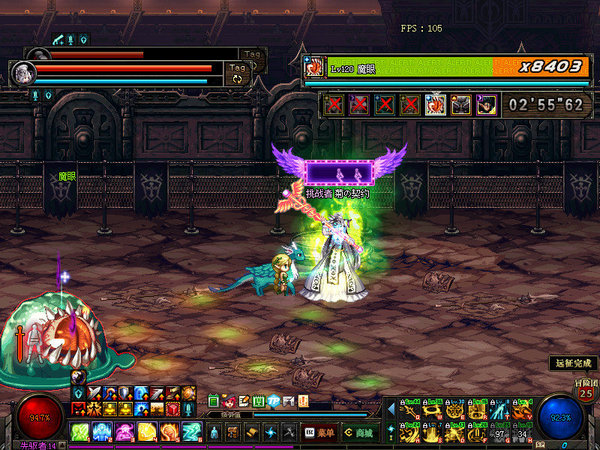Screen dimensions: 600x450
Task: Collapse the skill bar with the arrow
Action: [391, 409]
